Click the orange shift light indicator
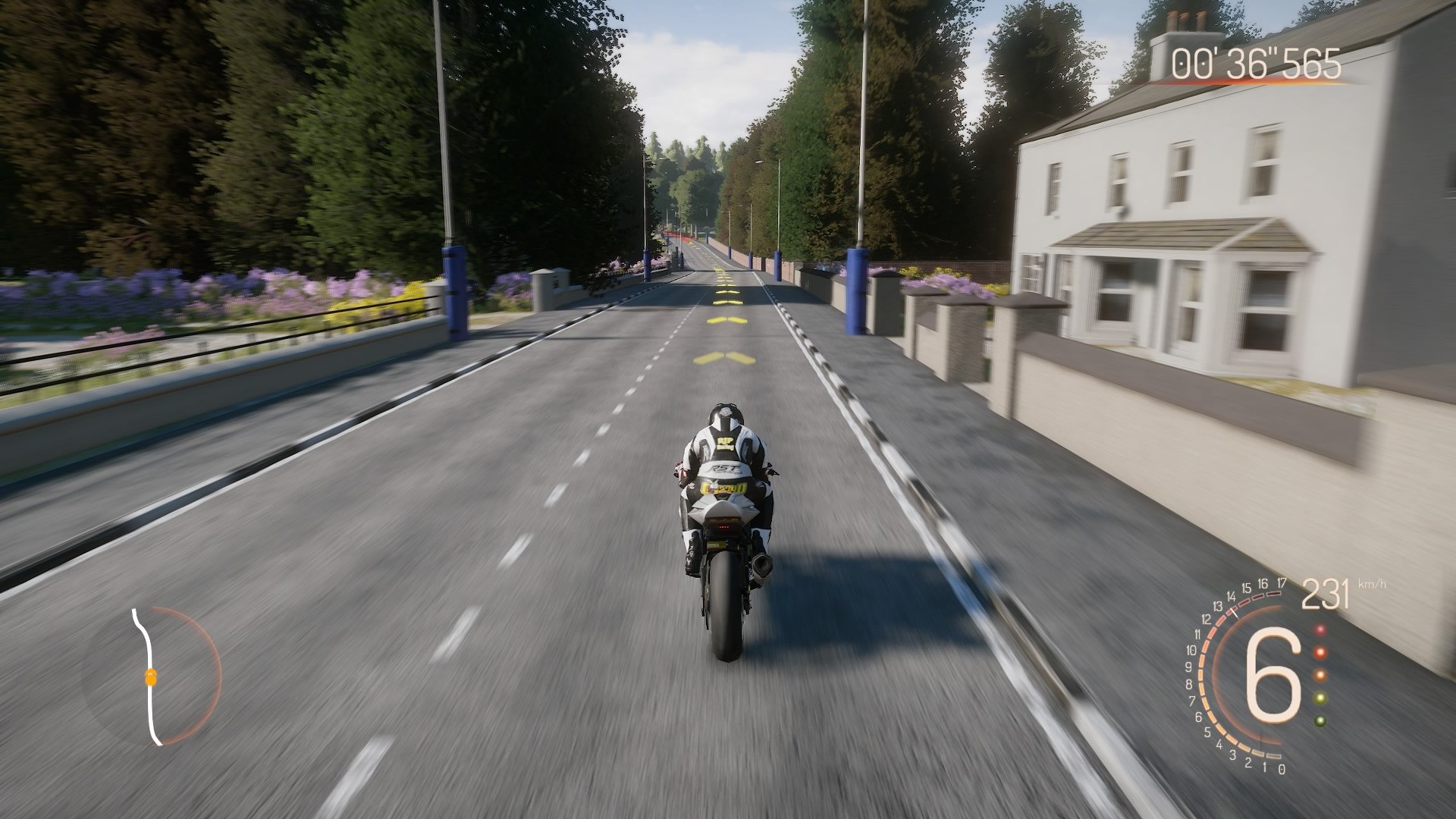 (1320, 652)
